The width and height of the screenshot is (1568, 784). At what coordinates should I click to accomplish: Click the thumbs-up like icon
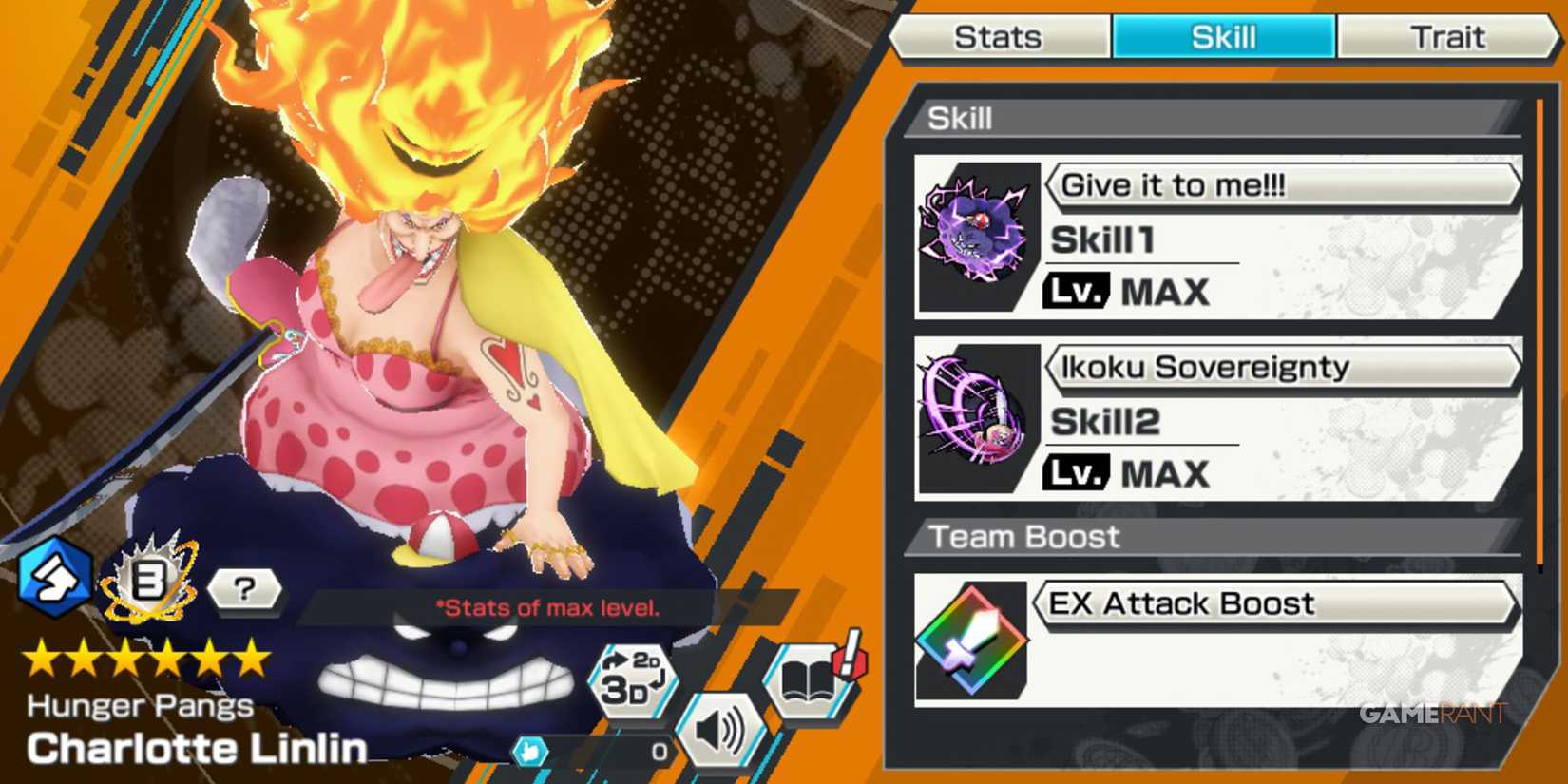click(532, 749)
